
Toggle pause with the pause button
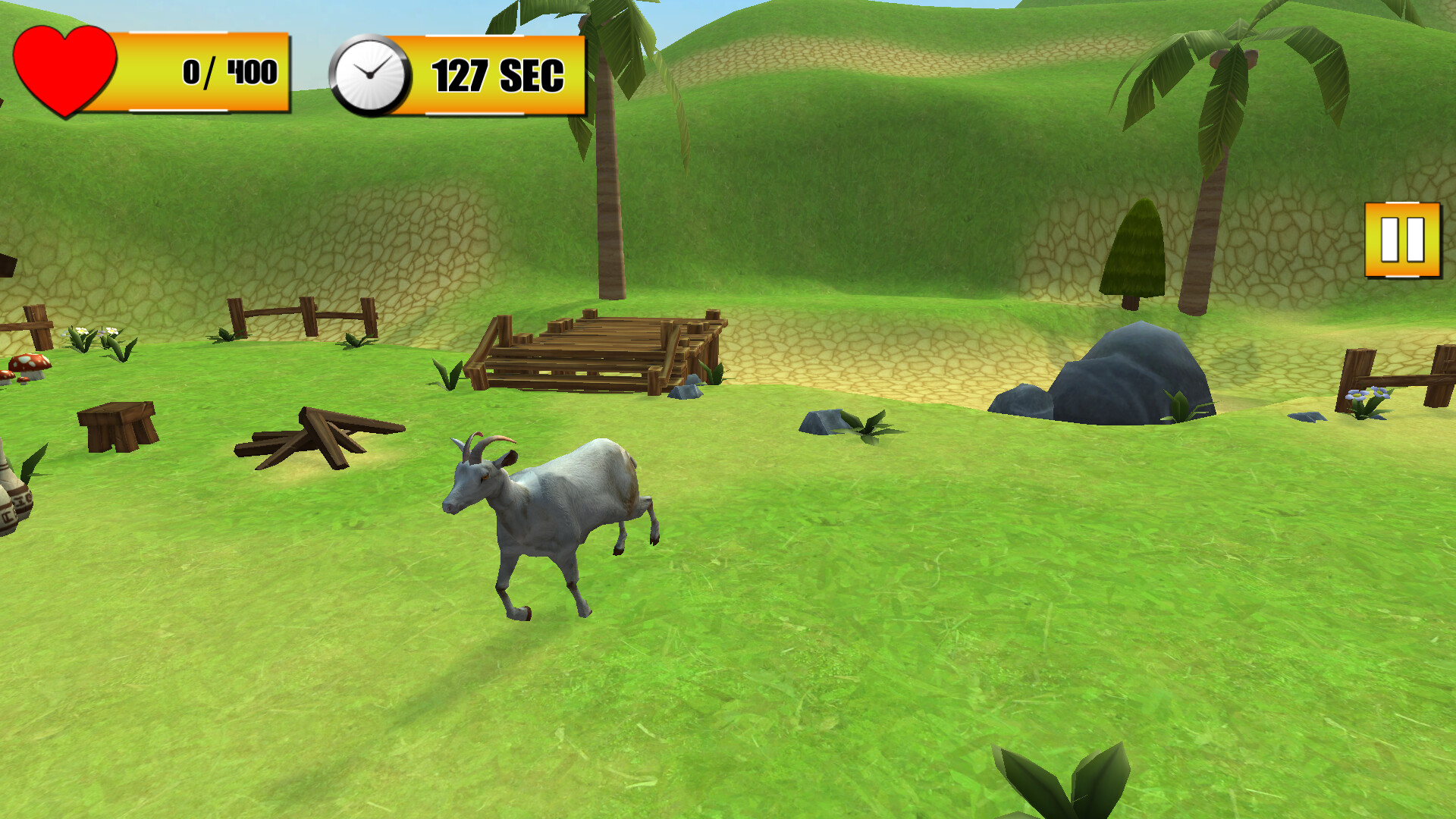[1404, 237]
